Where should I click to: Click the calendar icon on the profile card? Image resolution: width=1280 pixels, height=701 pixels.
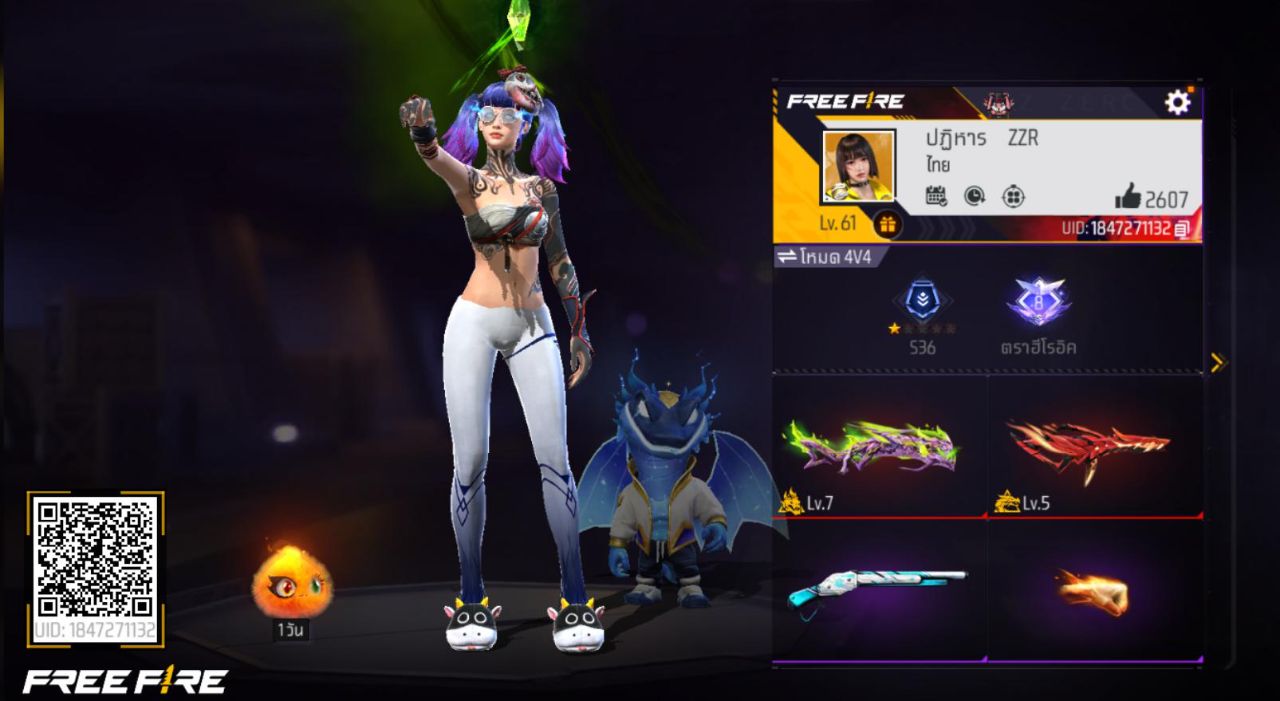936,196
